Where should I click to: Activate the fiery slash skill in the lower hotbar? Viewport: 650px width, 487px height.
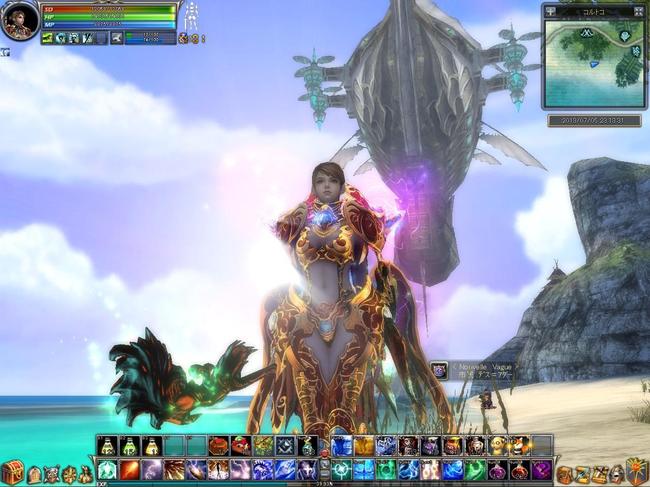(x=130, y=469)
